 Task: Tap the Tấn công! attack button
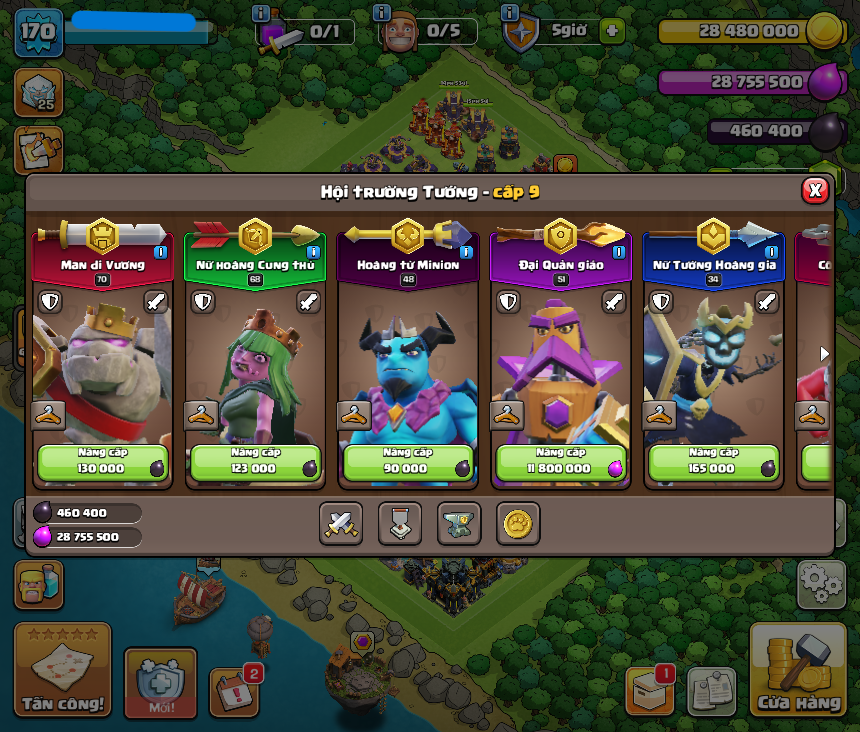pyautogui.click(x=62, y=672)
